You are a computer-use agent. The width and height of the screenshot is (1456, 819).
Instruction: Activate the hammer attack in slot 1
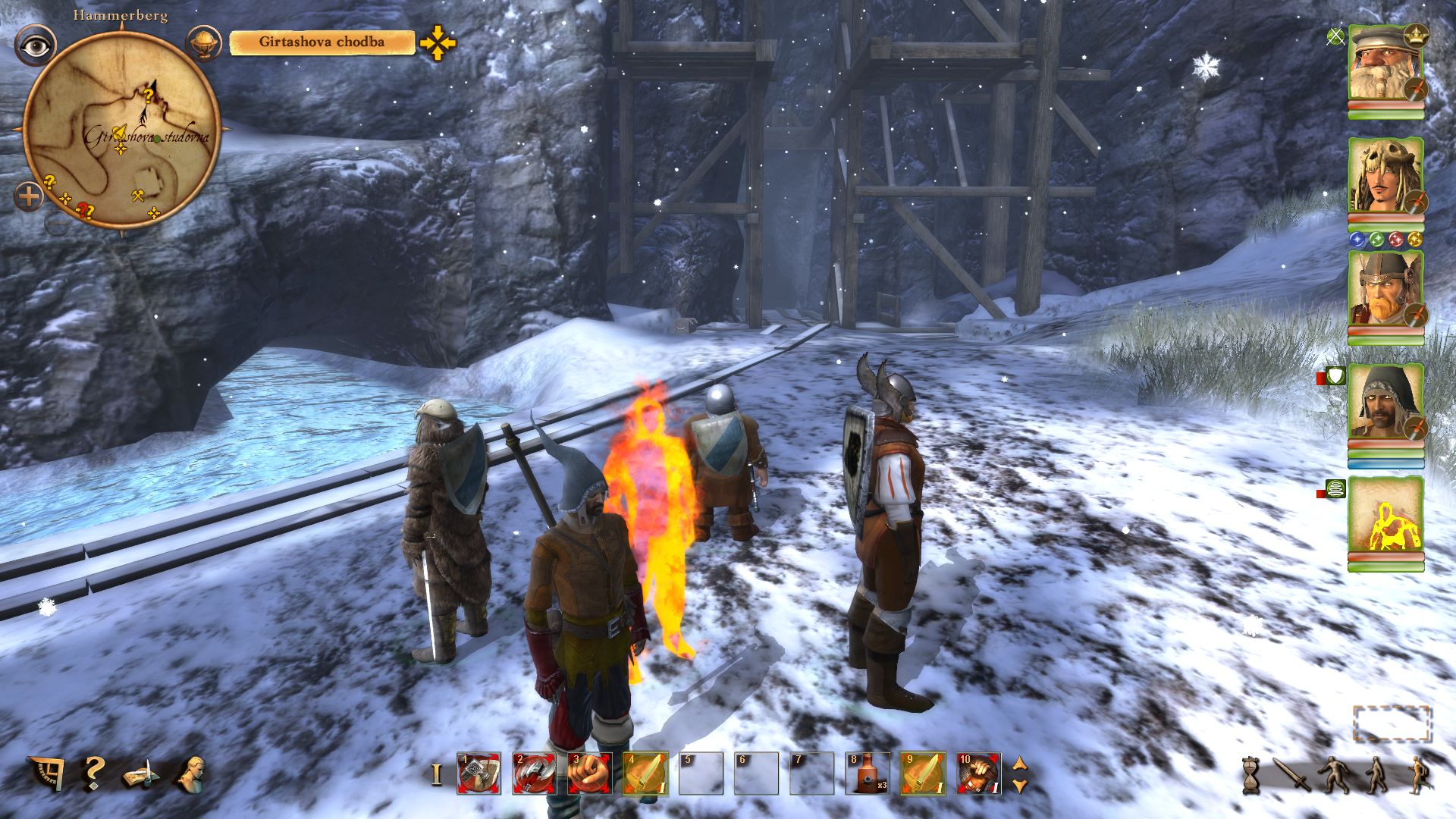click(479, 773)
